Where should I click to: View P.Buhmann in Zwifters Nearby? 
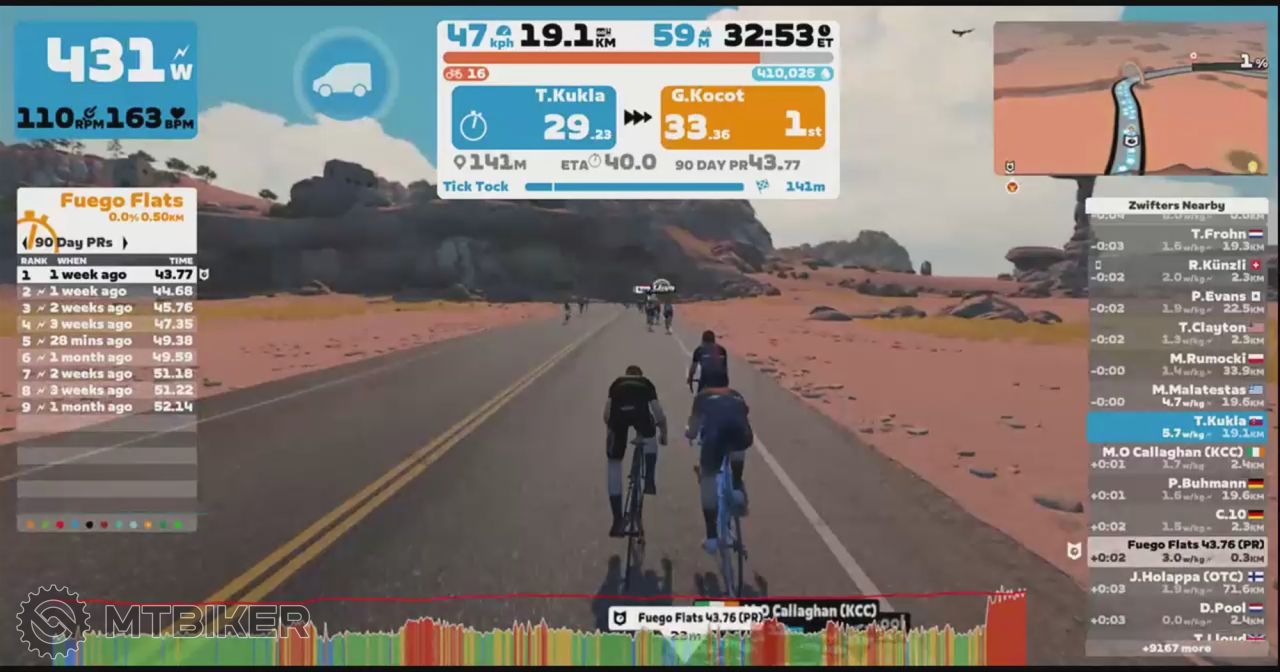click(x=1177, y=488)
